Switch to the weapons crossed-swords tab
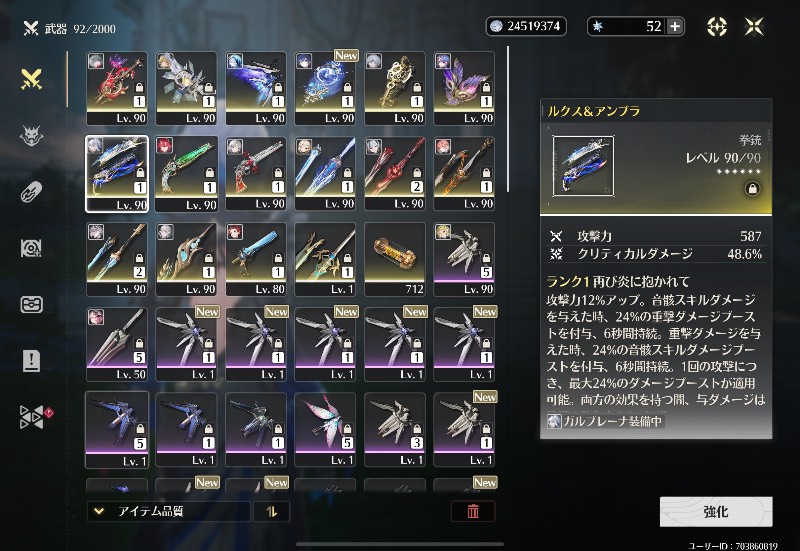This screenshot has height=551, width=800. 31,81
